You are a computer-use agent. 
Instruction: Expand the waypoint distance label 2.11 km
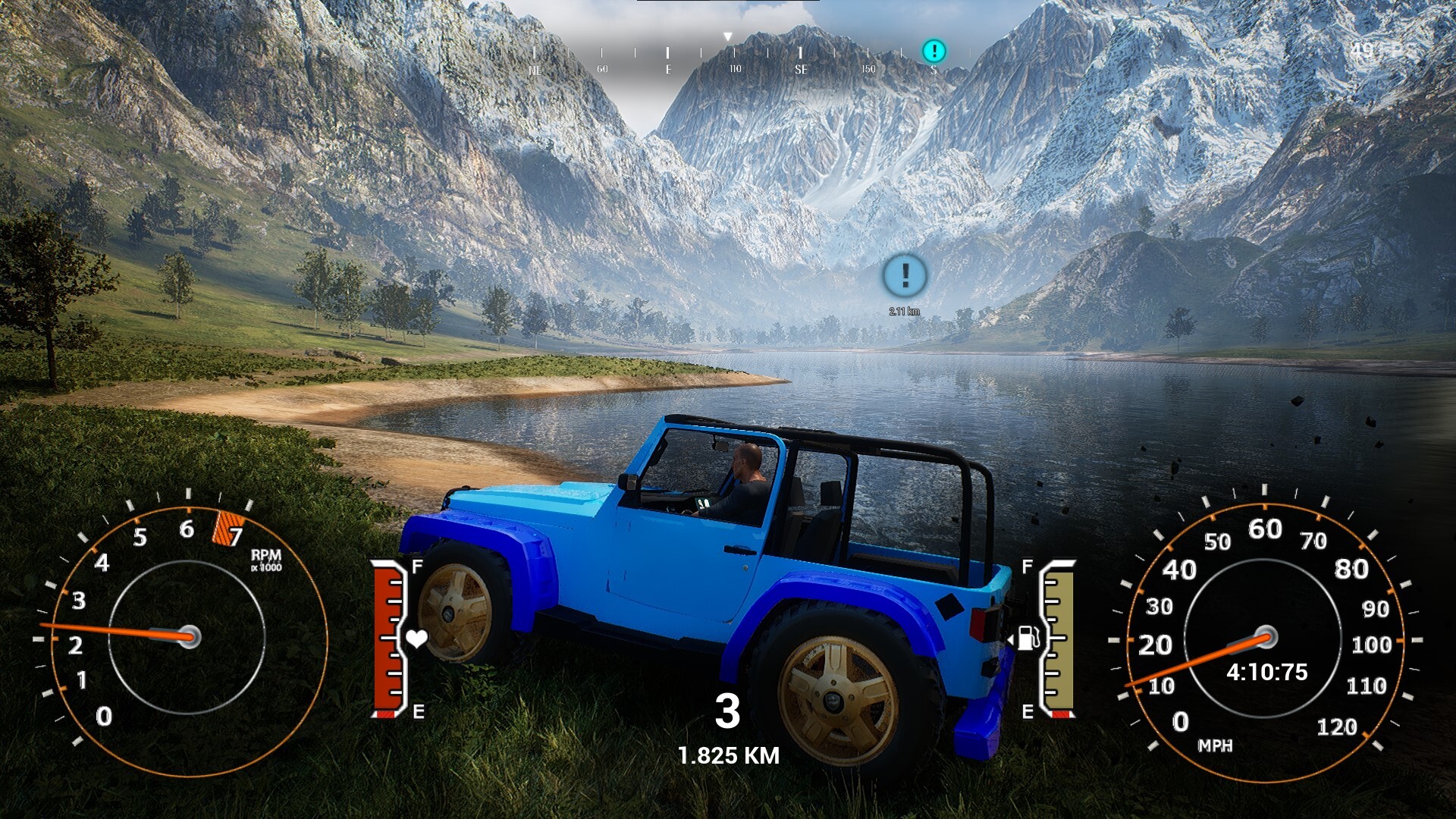(x=904, y=310)
